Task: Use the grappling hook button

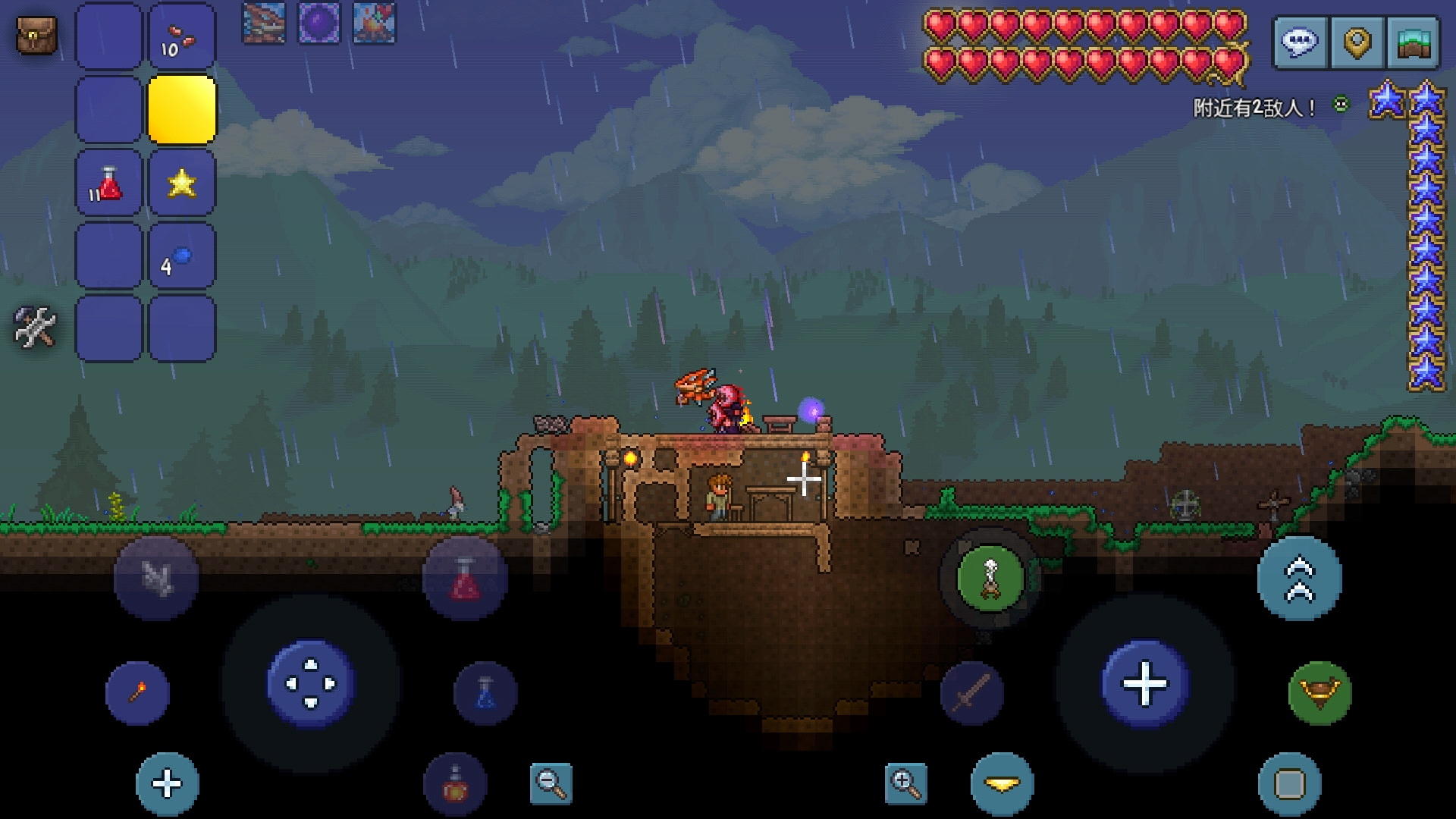Action: click(155, 579)
